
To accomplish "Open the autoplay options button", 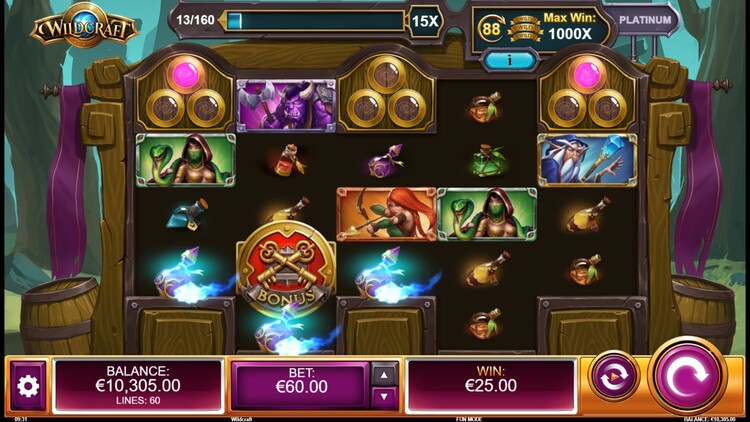I will (614, 377).
